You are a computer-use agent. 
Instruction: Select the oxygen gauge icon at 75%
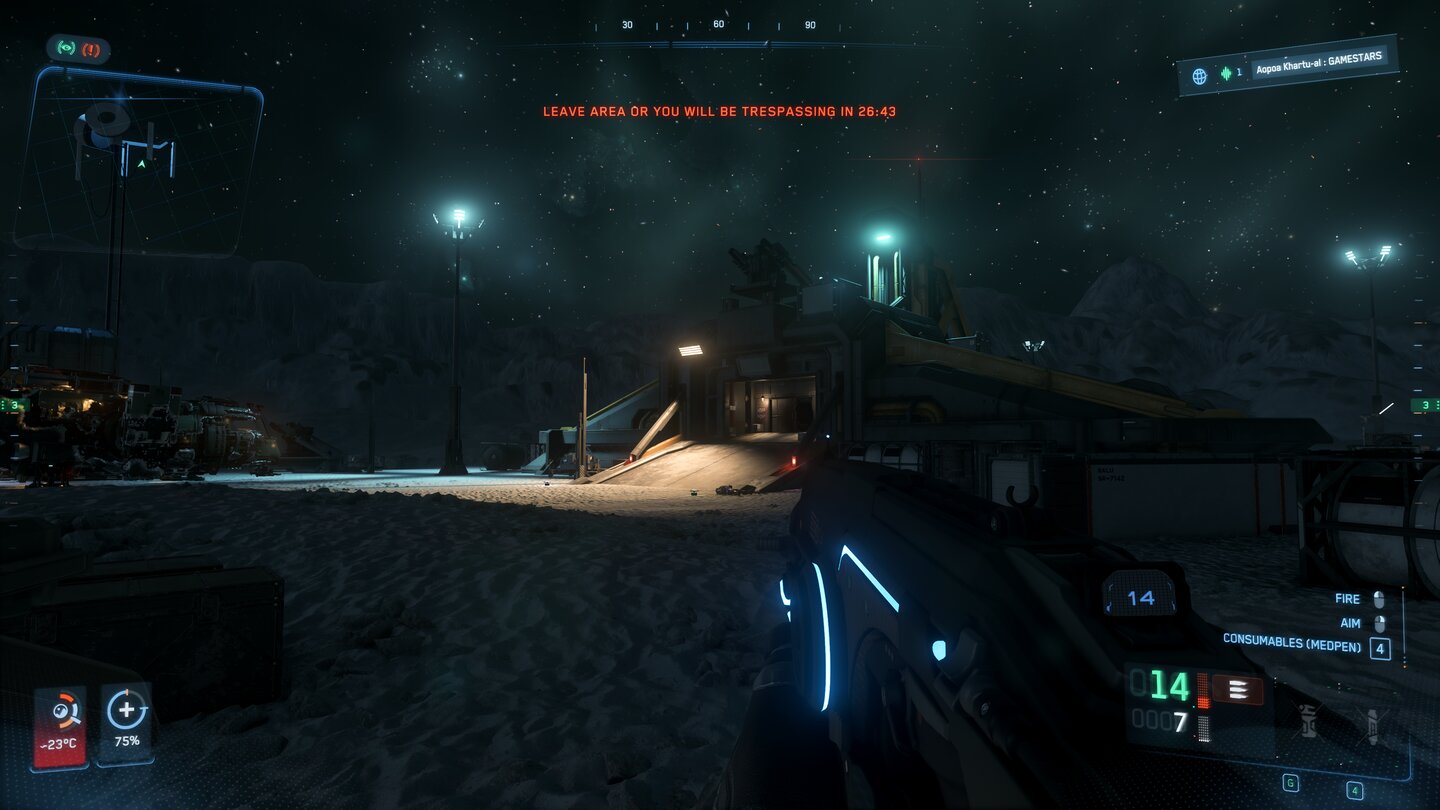128,712
